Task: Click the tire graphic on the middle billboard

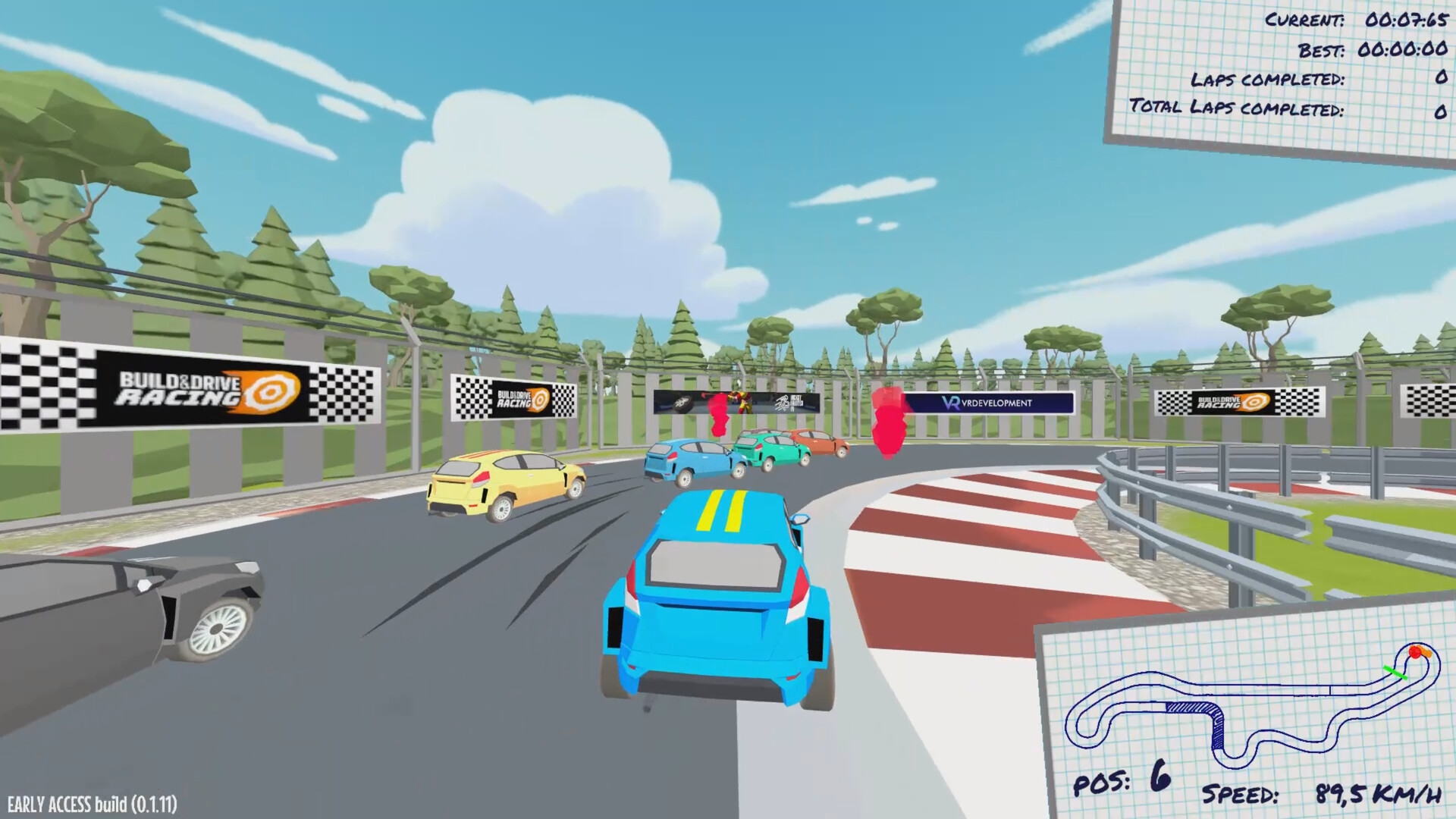Action: pos(682,403)
